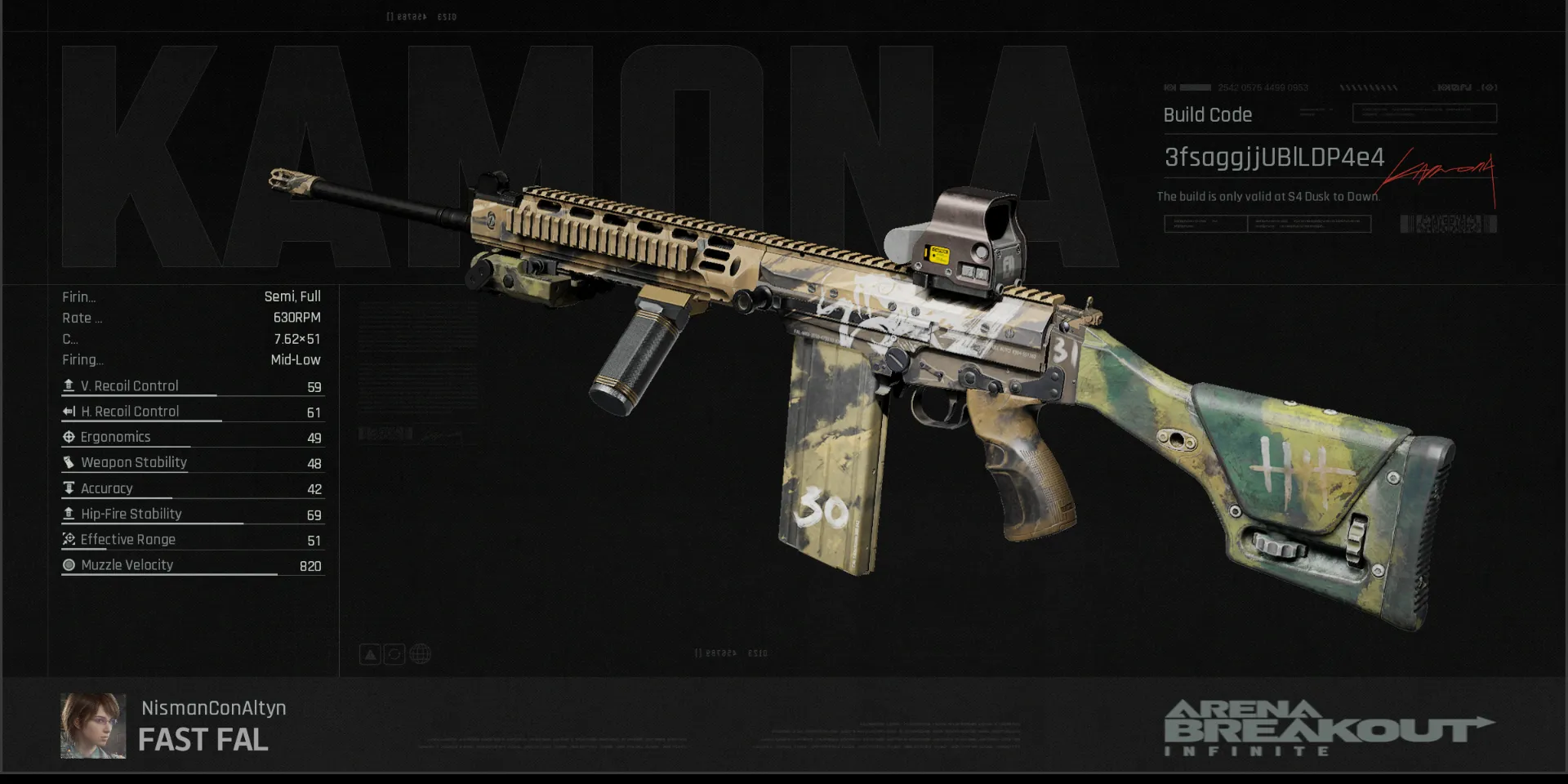Image resolution: width=1568 pixels, height=784 pixels.
Task: Select the Muzzle Velocity stat row
Action: point(193,565)
